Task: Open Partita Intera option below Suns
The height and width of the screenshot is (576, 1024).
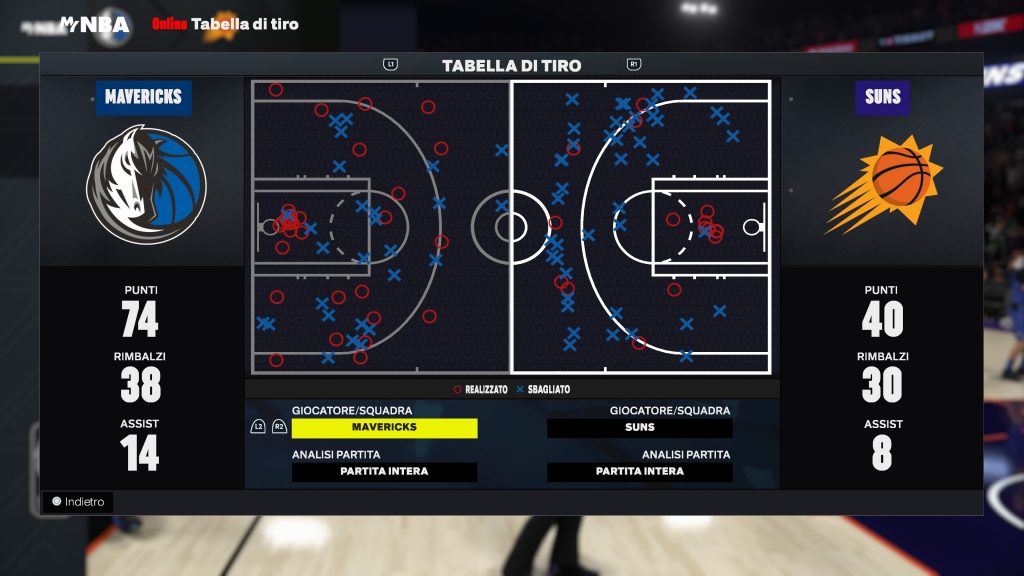Action: click(640, 472)
